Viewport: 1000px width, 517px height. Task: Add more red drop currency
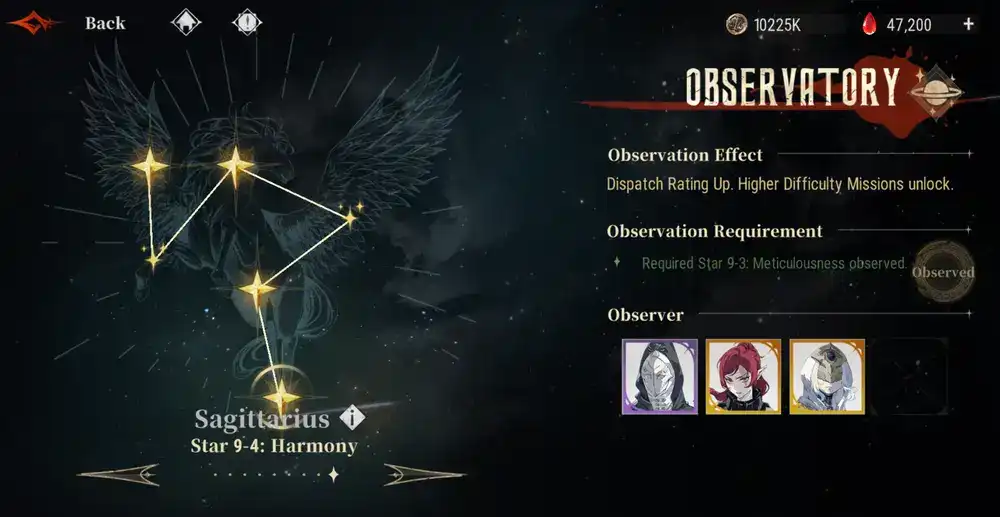(x=968, y=24)
